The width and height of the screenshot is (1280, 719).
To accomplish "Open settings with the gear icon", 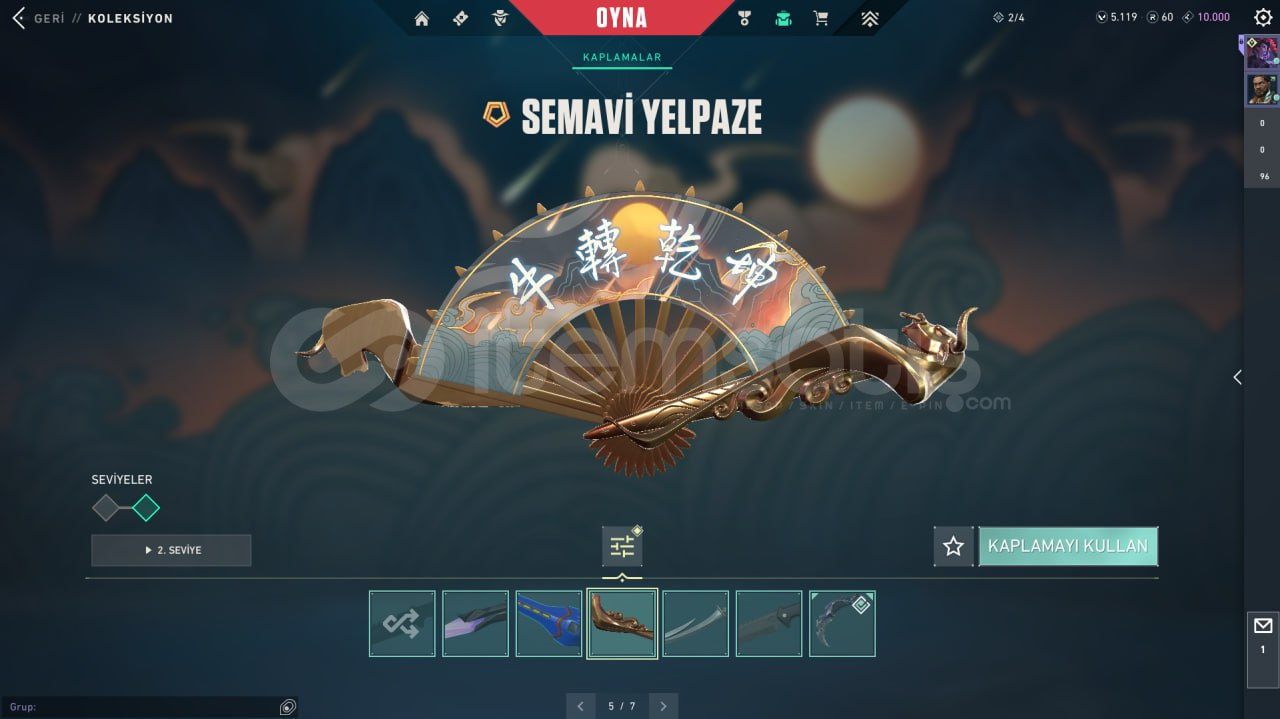I will coord(1263,17).
